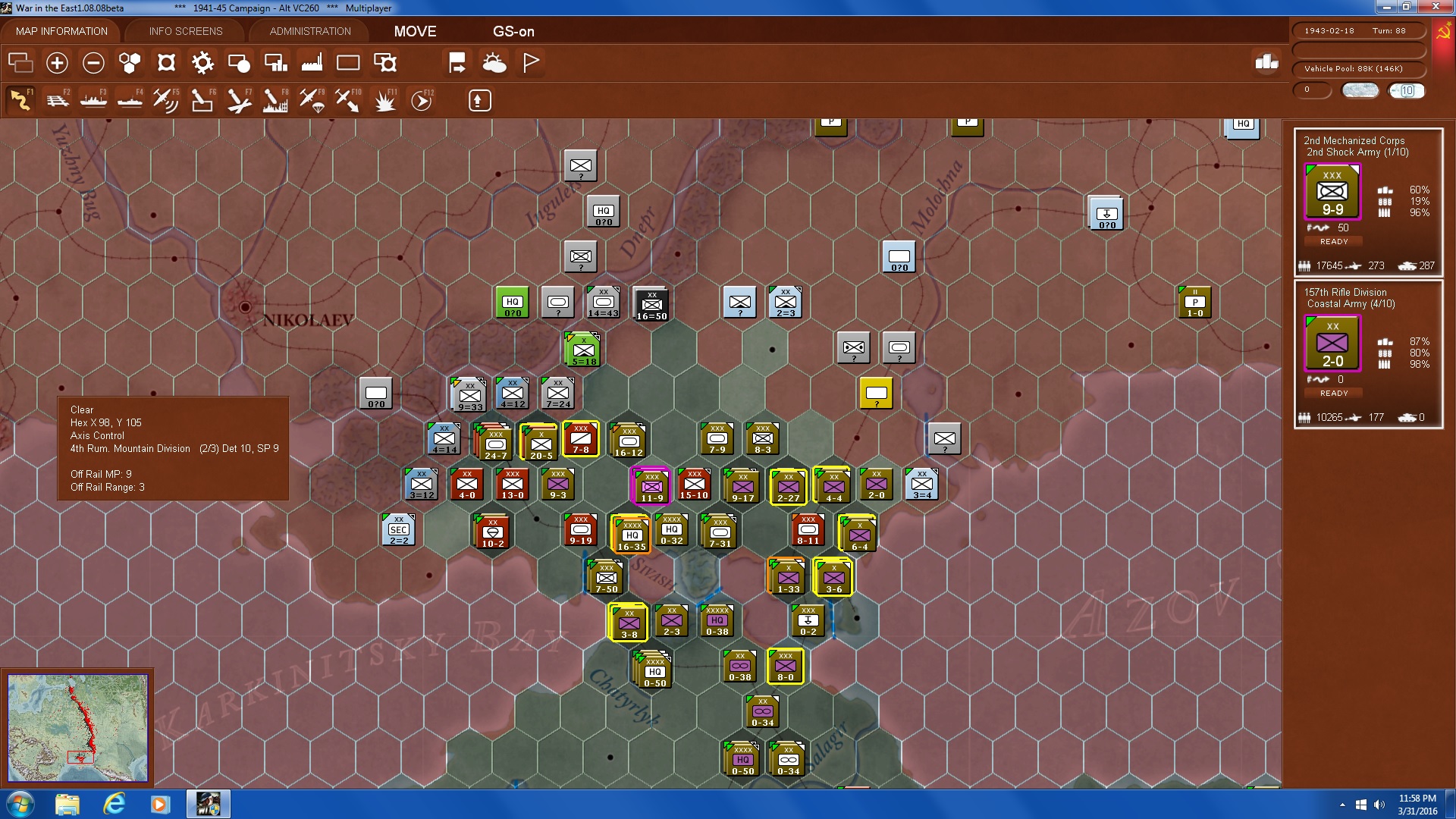This screenshot has height=819, width=1456.
Task: Zoom in using the magnifier plus icon
Action: click(57, 63)
